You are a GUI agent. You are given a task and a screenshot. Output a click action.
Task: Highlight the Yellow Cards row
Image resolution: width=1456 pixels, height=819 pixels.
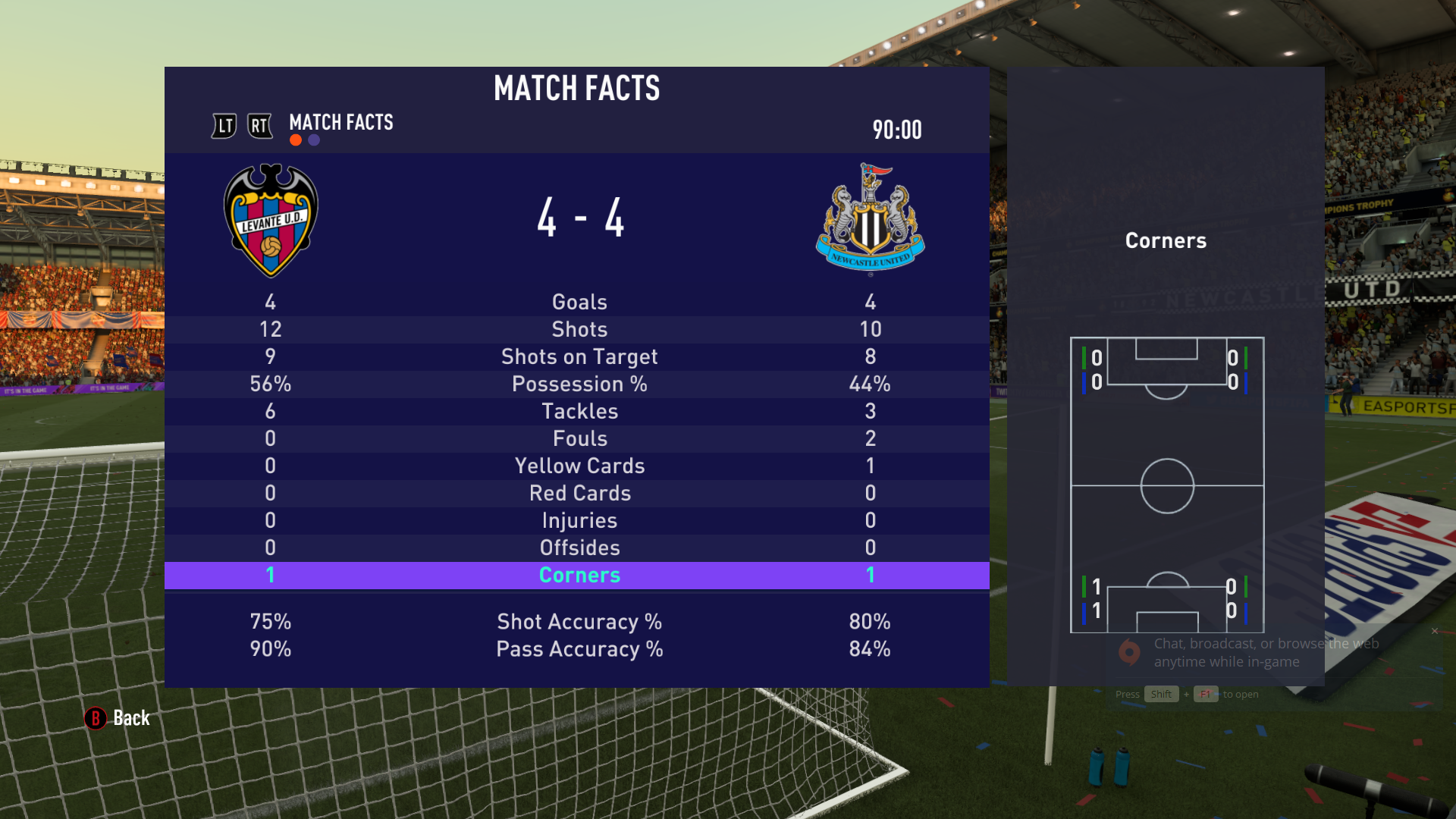[579, 466]
